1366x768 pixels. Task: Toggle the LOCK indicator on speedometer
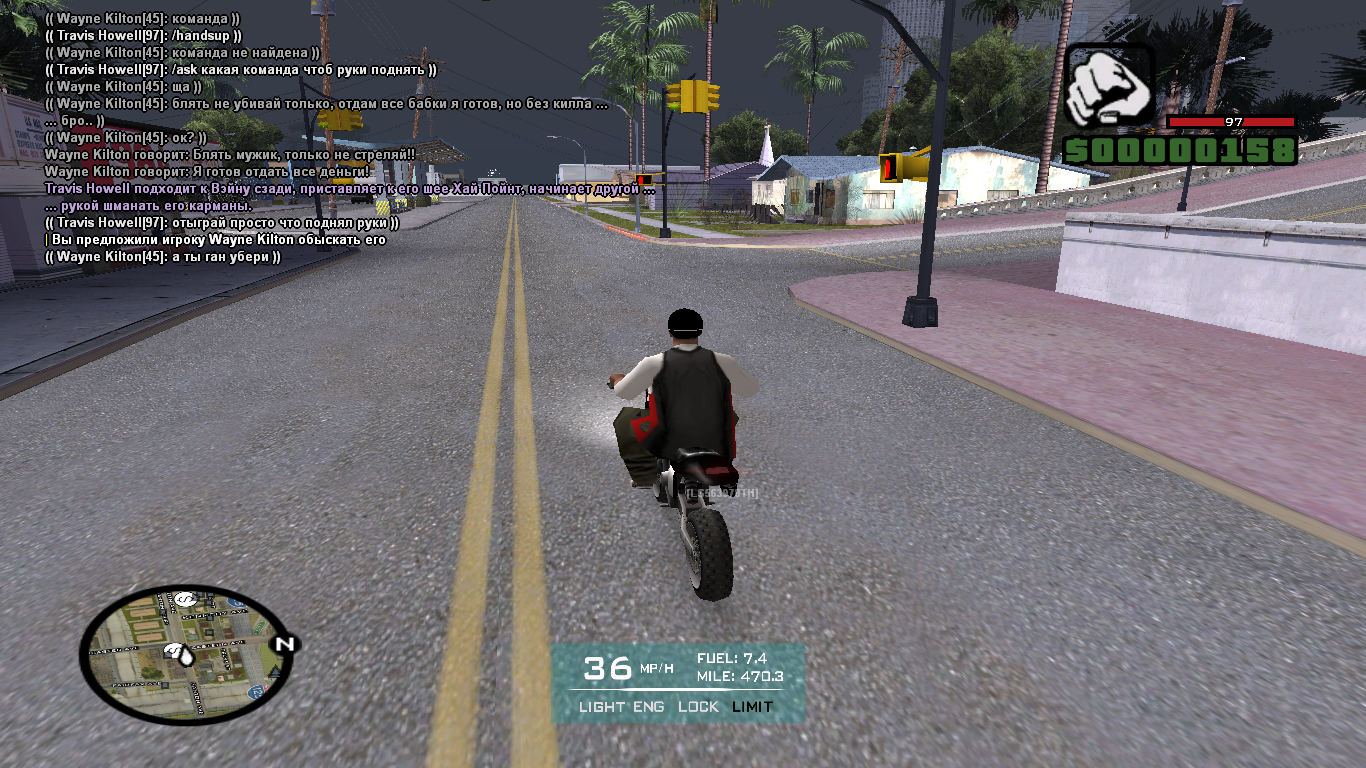pos(698,707)
